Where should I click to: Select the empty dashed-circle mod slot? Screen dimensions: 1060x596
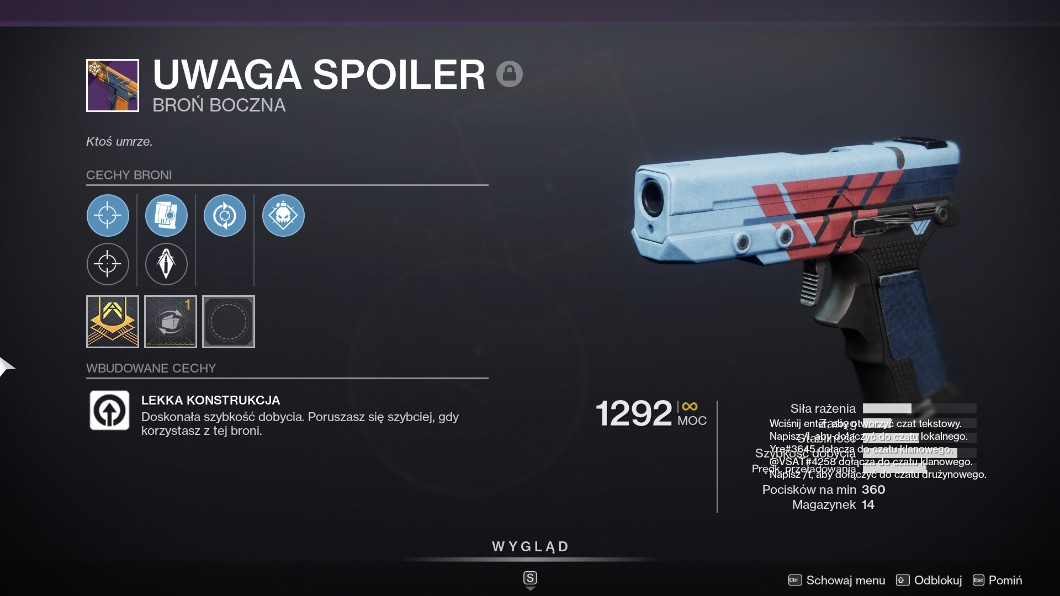click(x=228, y=321)
